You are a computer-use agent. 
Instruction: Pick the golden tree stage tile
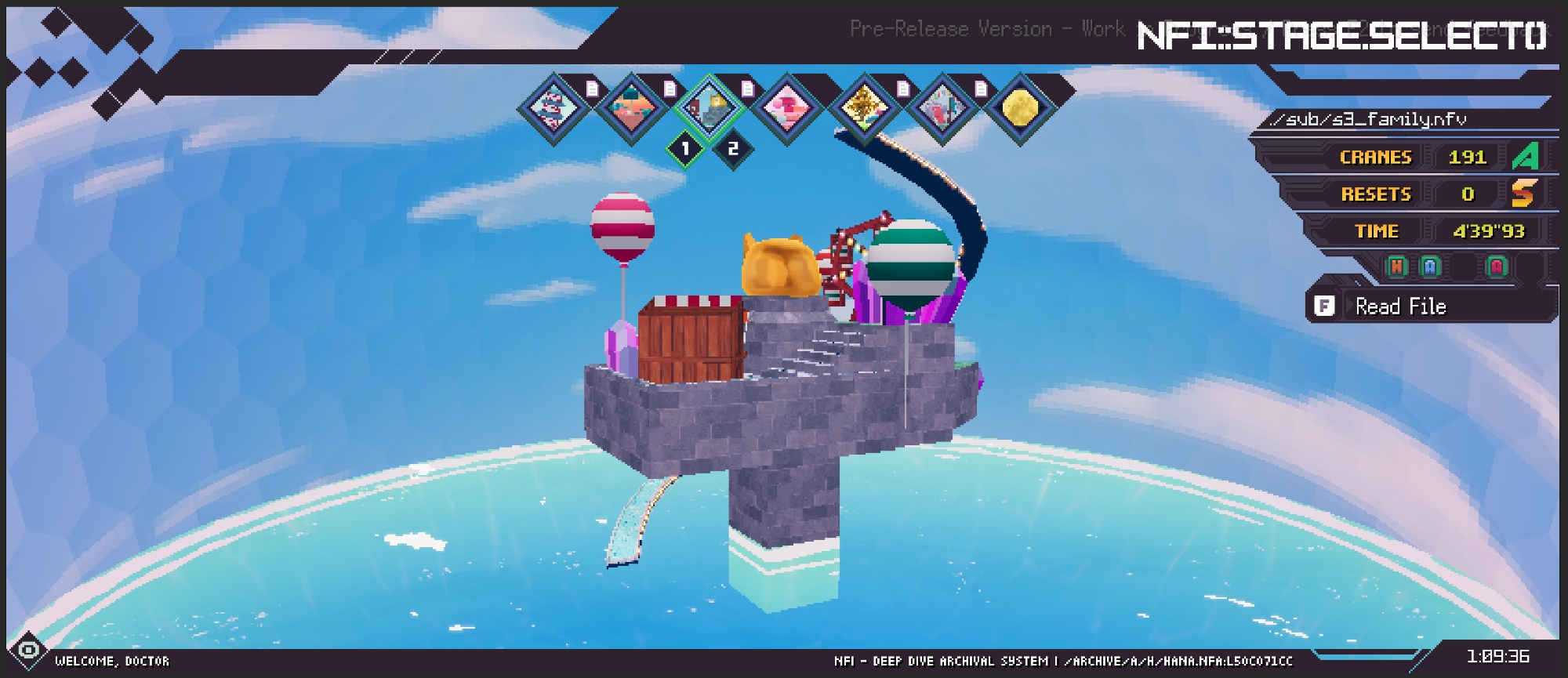[x=864, y=108]
